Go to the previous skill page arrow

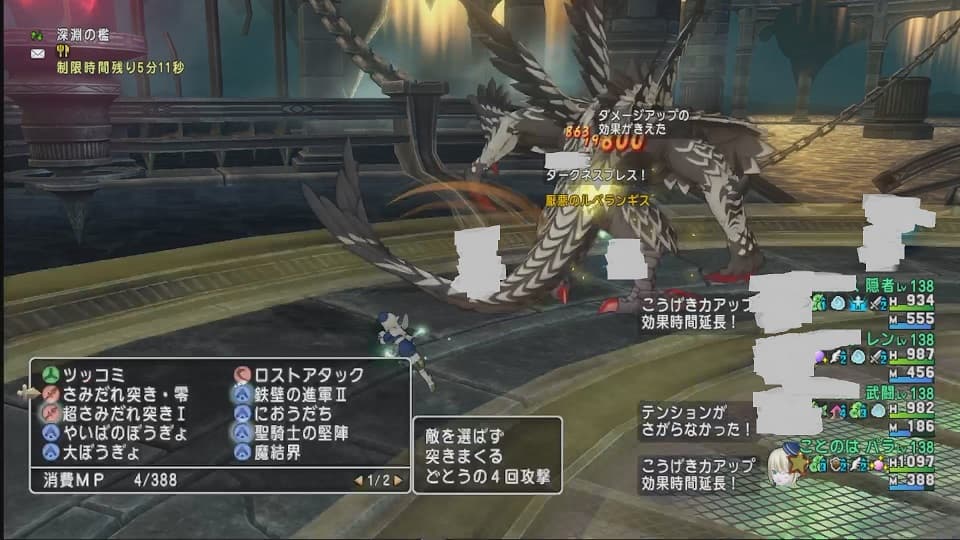[358, 480]
